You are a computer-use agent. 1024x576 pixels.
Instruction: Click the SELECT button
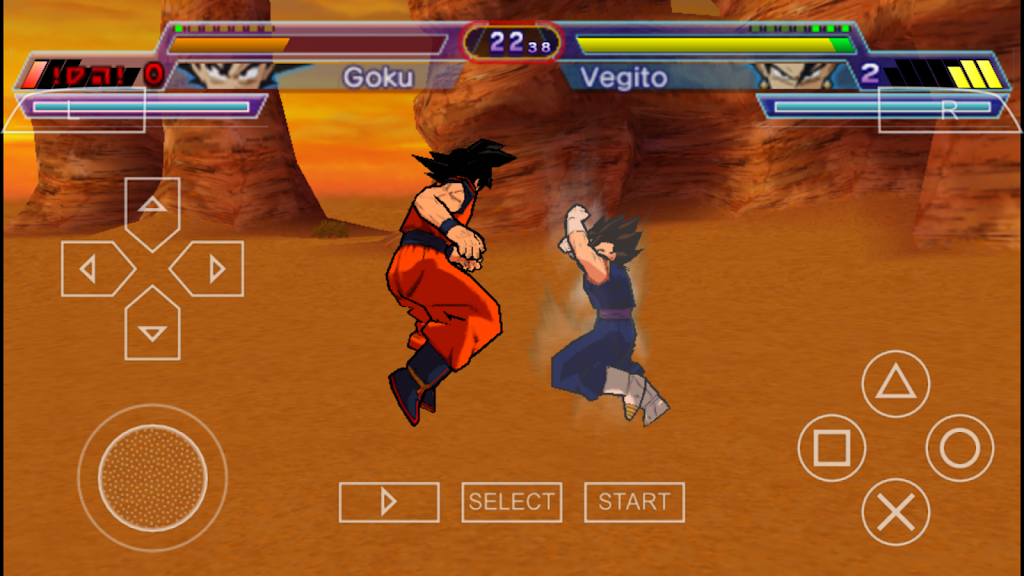click(x=511, y=502)
